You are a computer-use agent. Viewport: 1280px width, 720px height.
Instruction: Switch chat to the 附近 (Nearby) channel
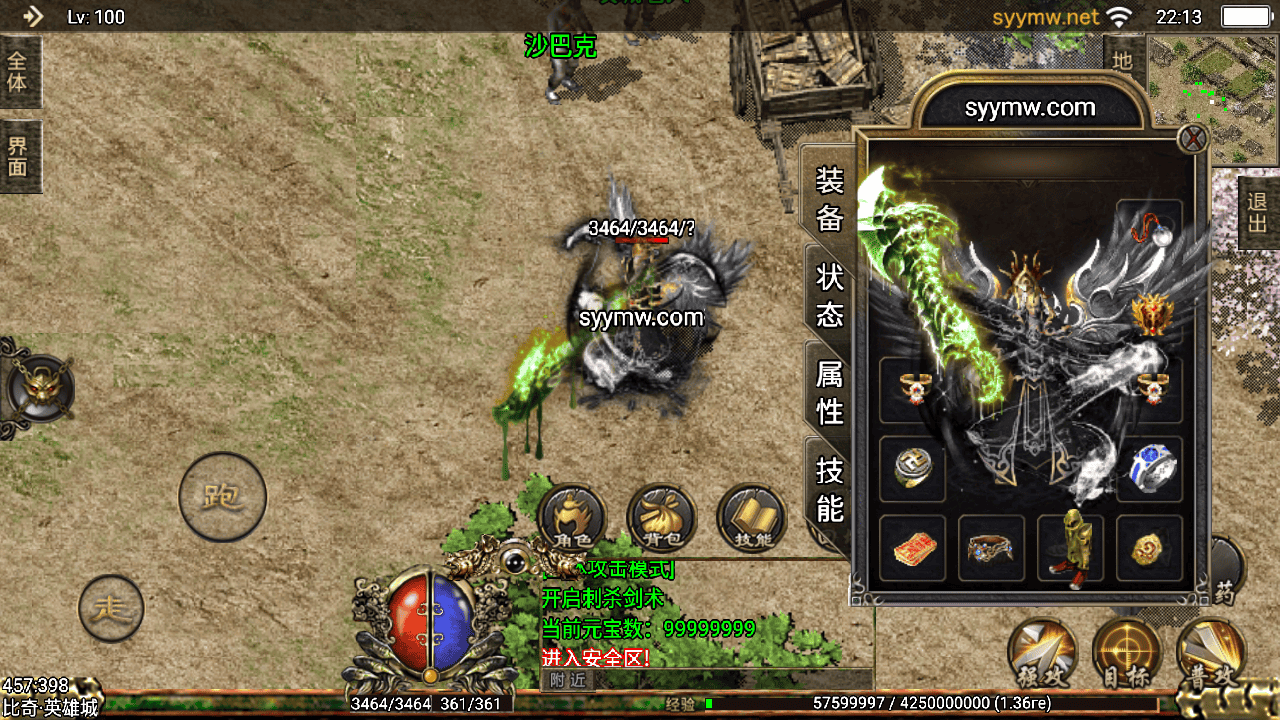pyautogui.click(x=567, y=680)
